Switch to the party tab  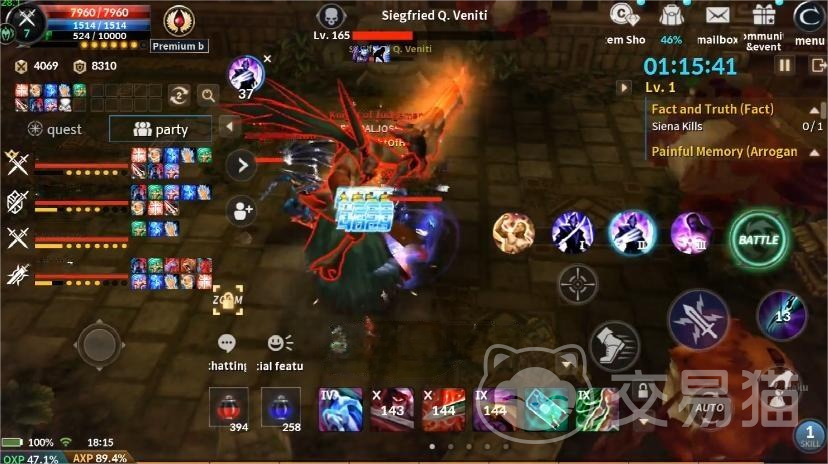pyautogui.click(x=161, y=129)
